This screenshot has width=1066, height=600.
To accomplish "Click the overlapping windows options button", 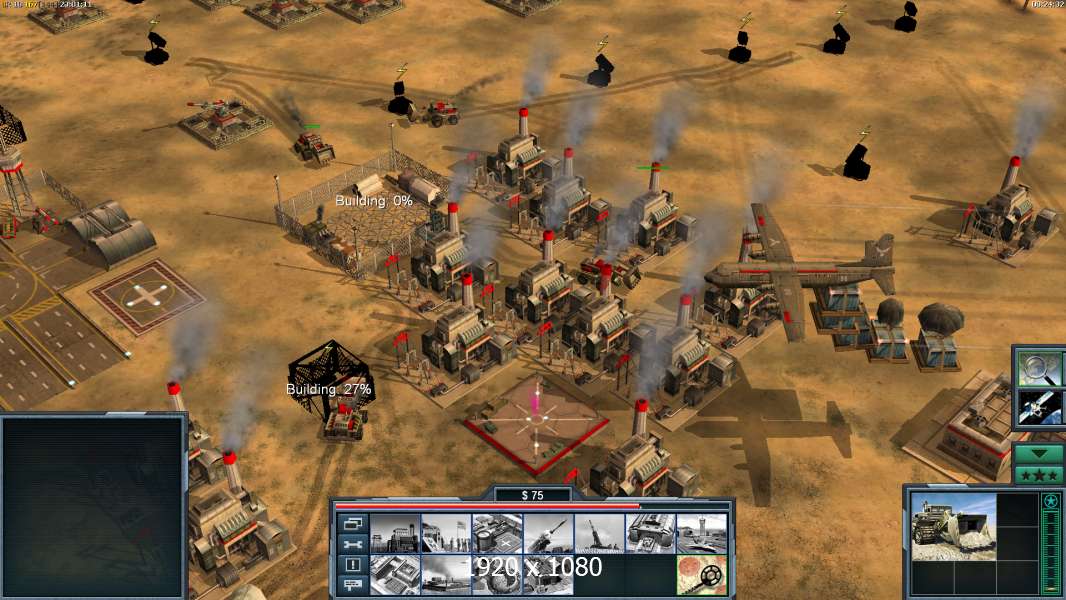I will point(353,523).
